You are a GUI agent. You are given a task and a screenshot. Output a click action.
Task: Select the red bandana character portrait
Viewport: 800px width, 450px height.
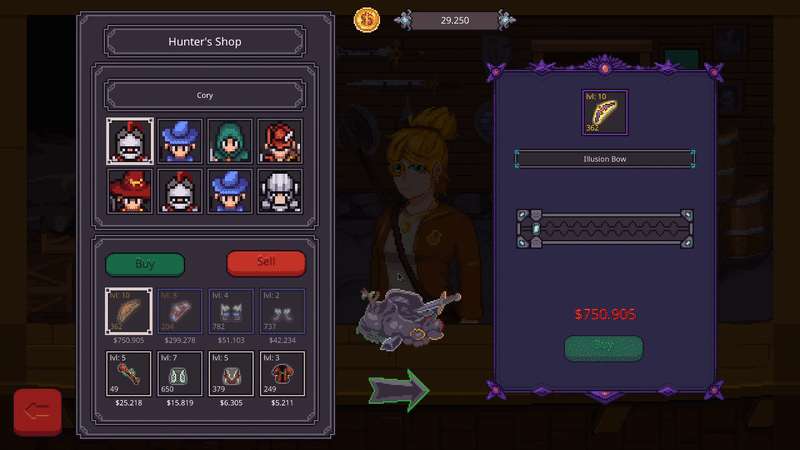[x=281, y=141]
